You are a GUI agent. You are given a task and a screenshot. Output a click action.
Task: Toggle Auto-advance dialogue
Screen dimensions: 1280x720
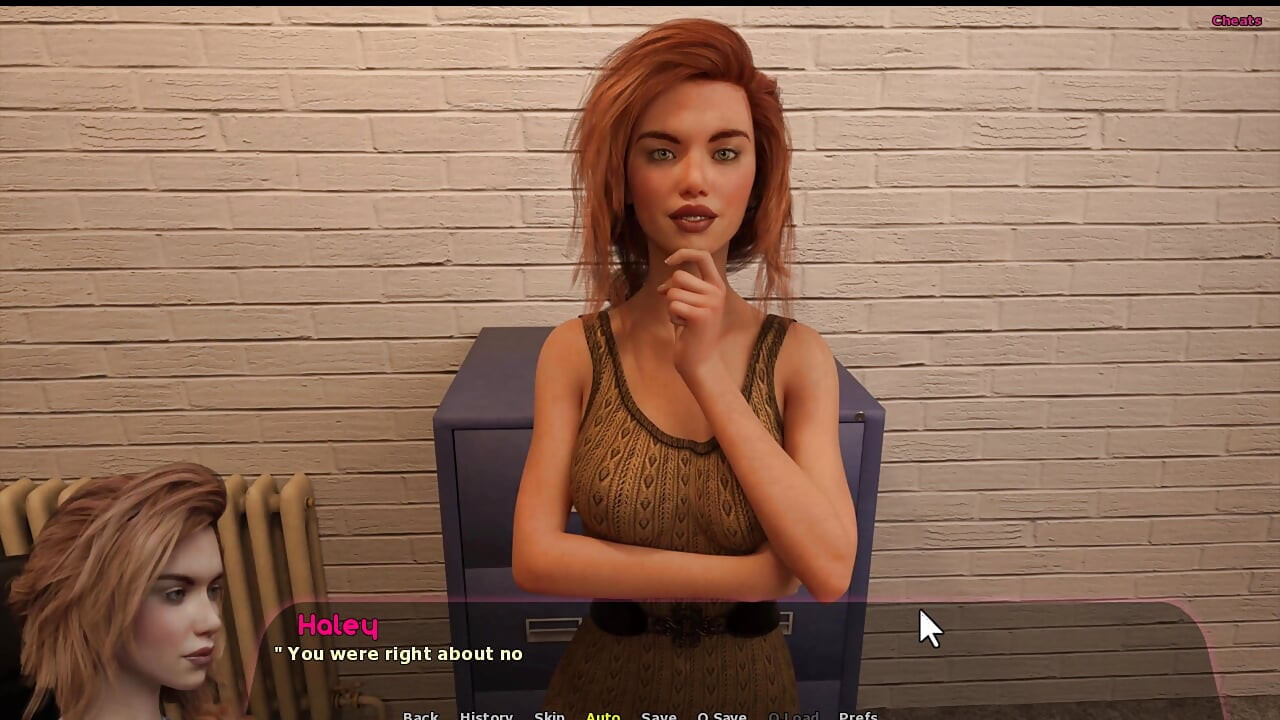(603, 714)
